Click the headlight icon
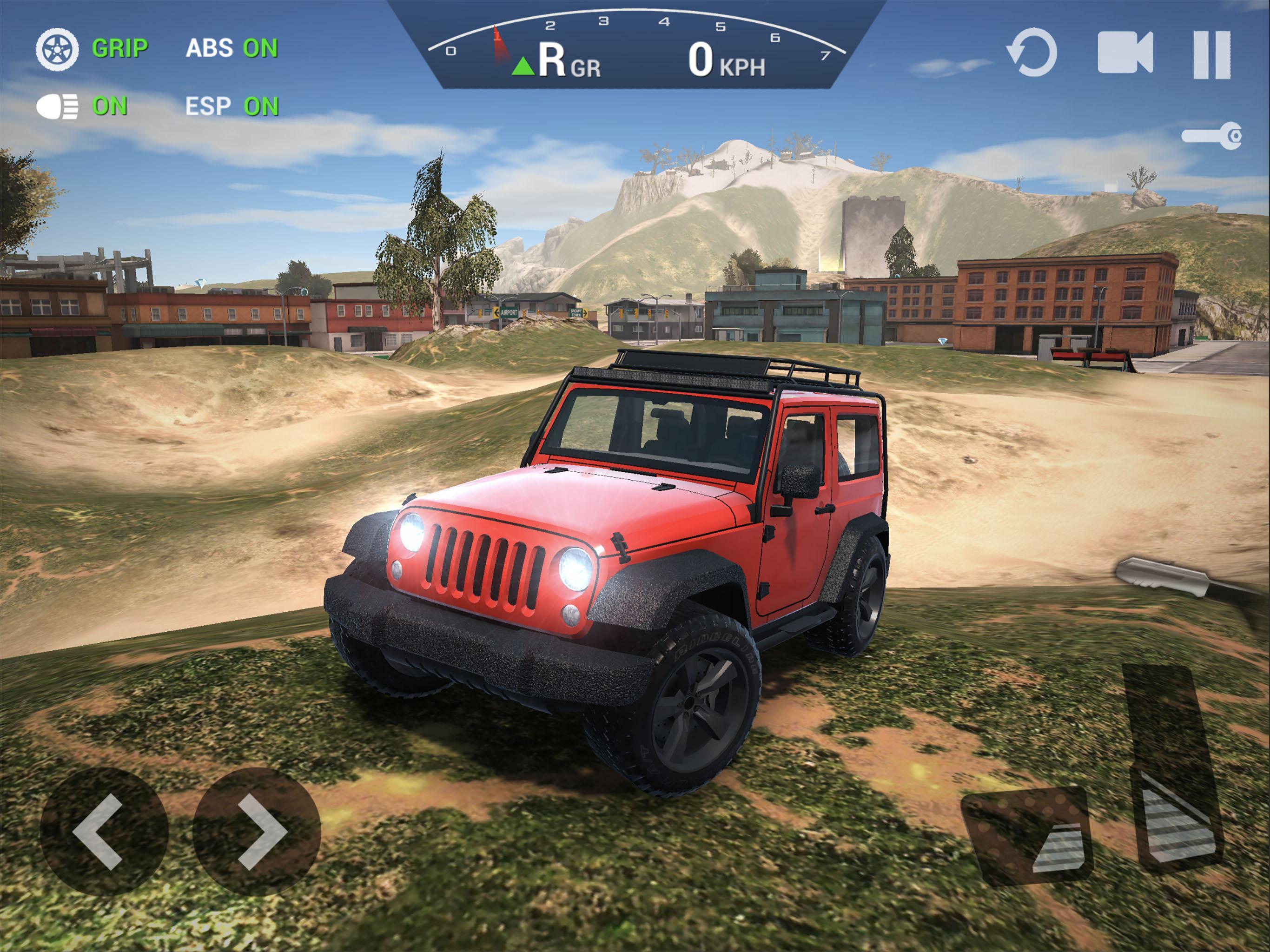1270x952 pixels. click(58, 105)
